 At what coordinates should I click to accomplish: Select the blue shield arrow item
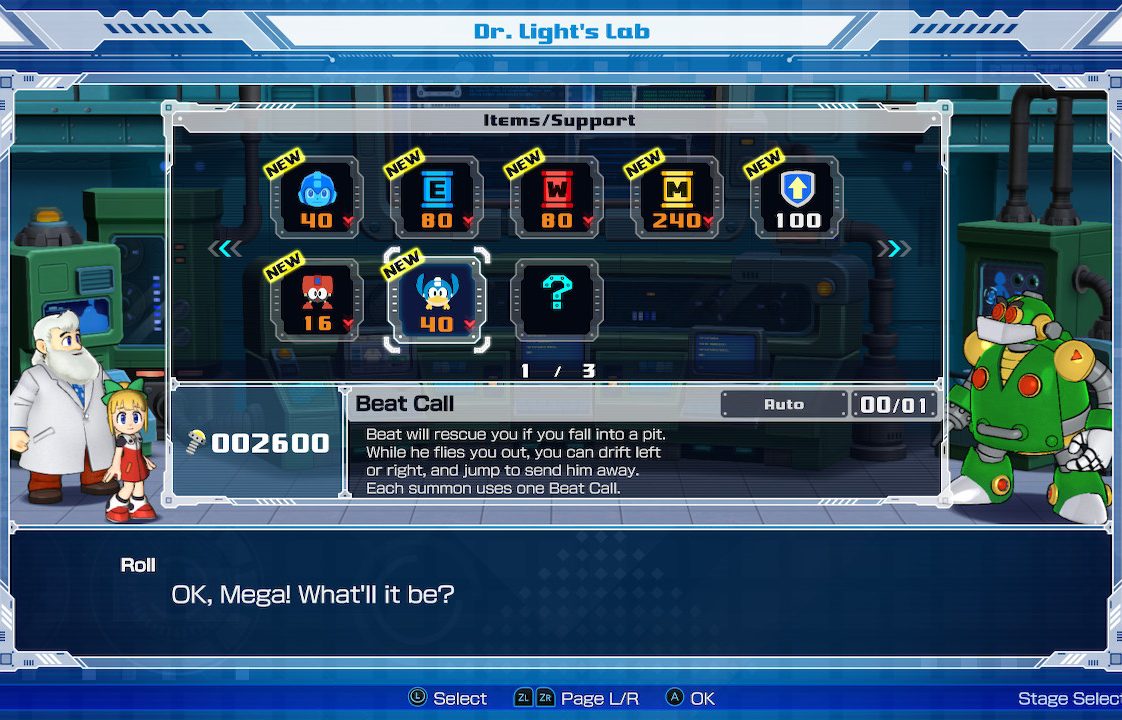[x=797, y=197]
